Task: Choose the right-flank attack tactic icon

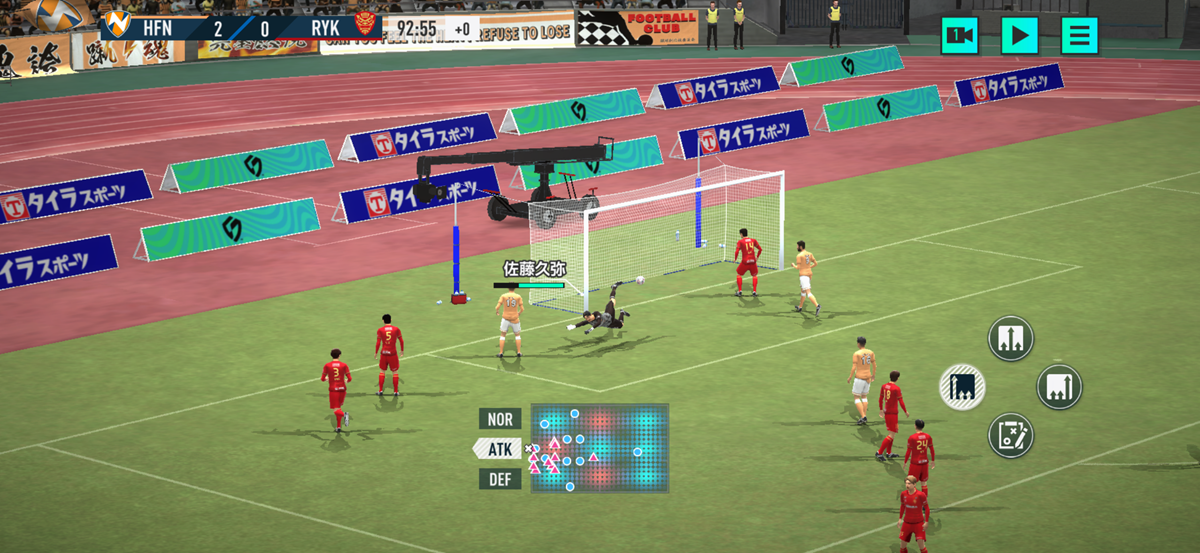Action: point(1059,386)
